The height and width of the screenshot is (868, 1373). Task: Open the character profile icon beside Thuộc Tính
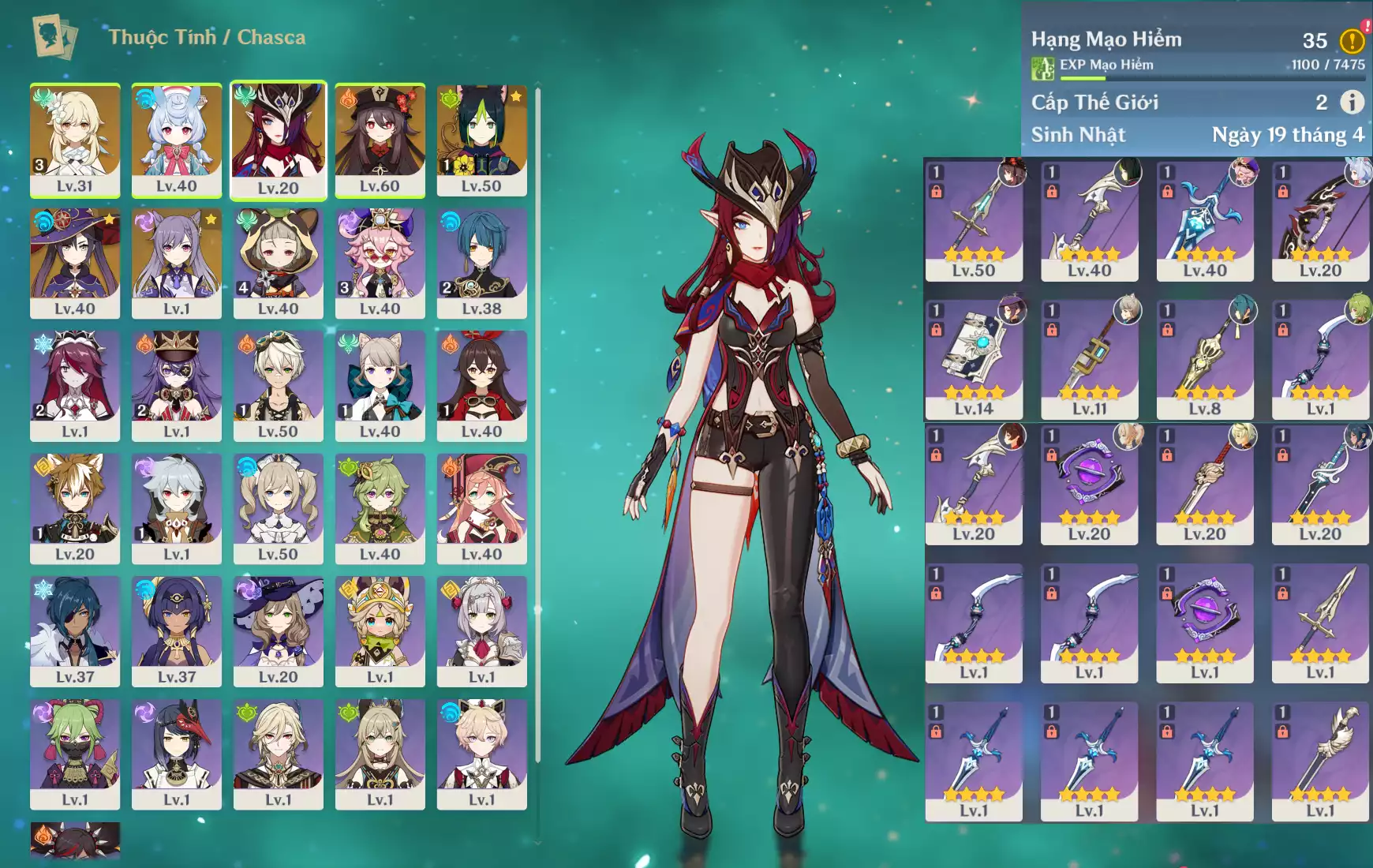click(x=54, y=37)
